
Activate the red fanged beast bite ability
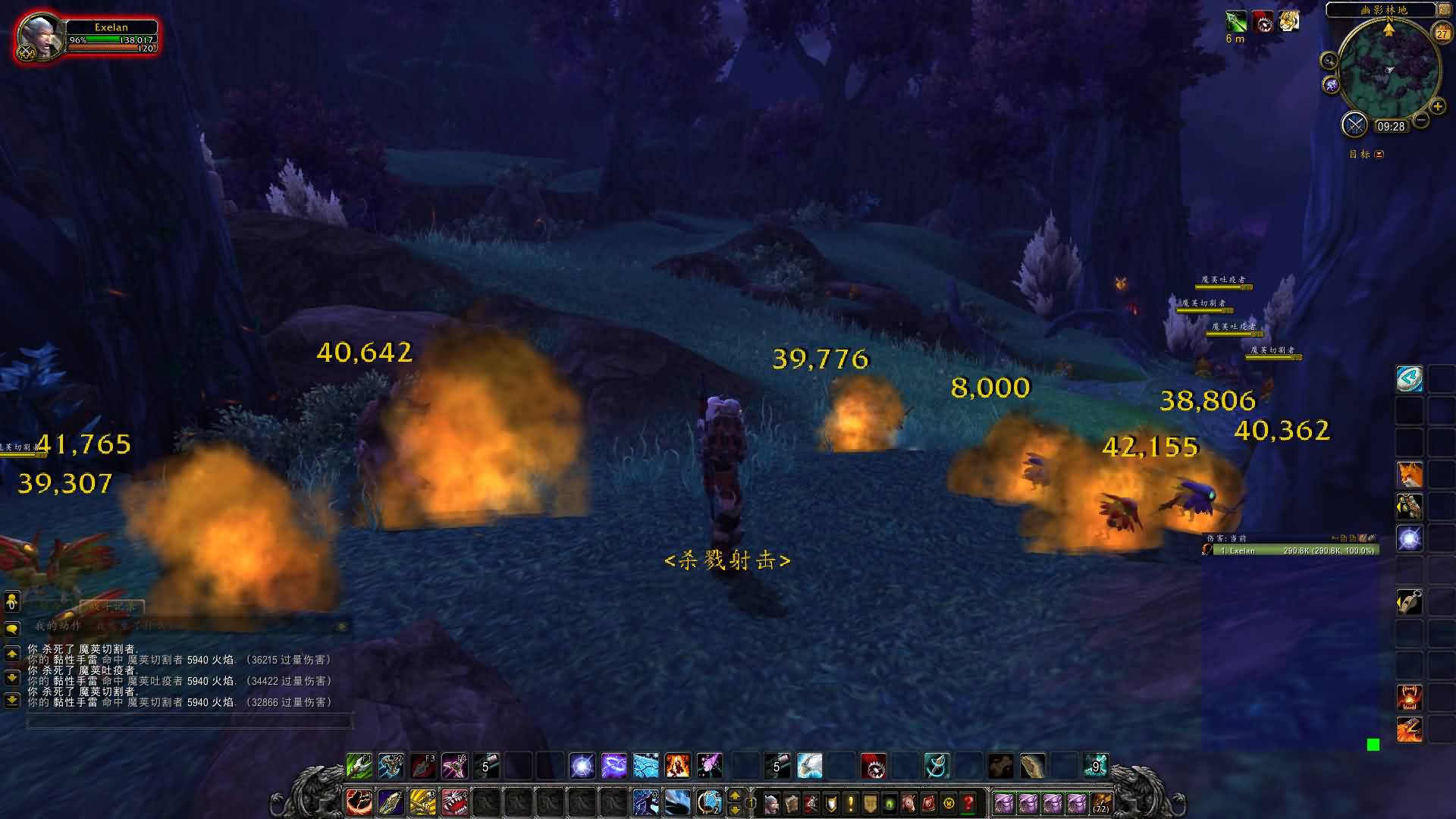[454, 802]
